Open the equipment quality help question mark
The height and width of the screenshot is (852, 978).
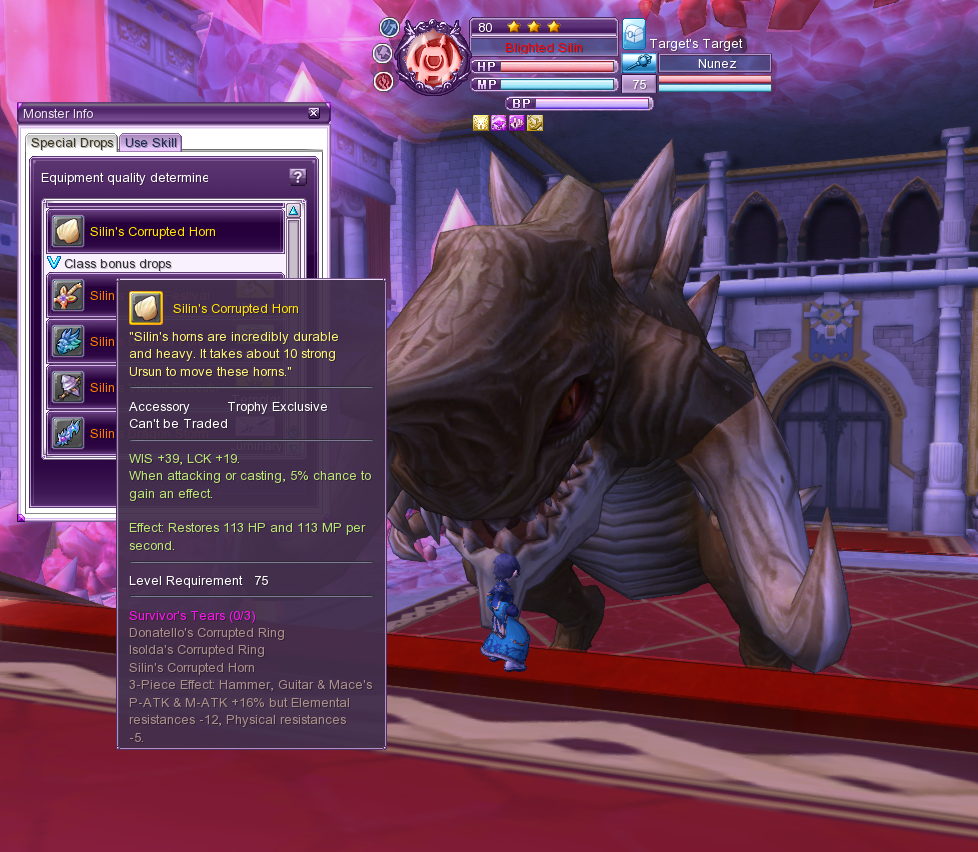point(297,177)
